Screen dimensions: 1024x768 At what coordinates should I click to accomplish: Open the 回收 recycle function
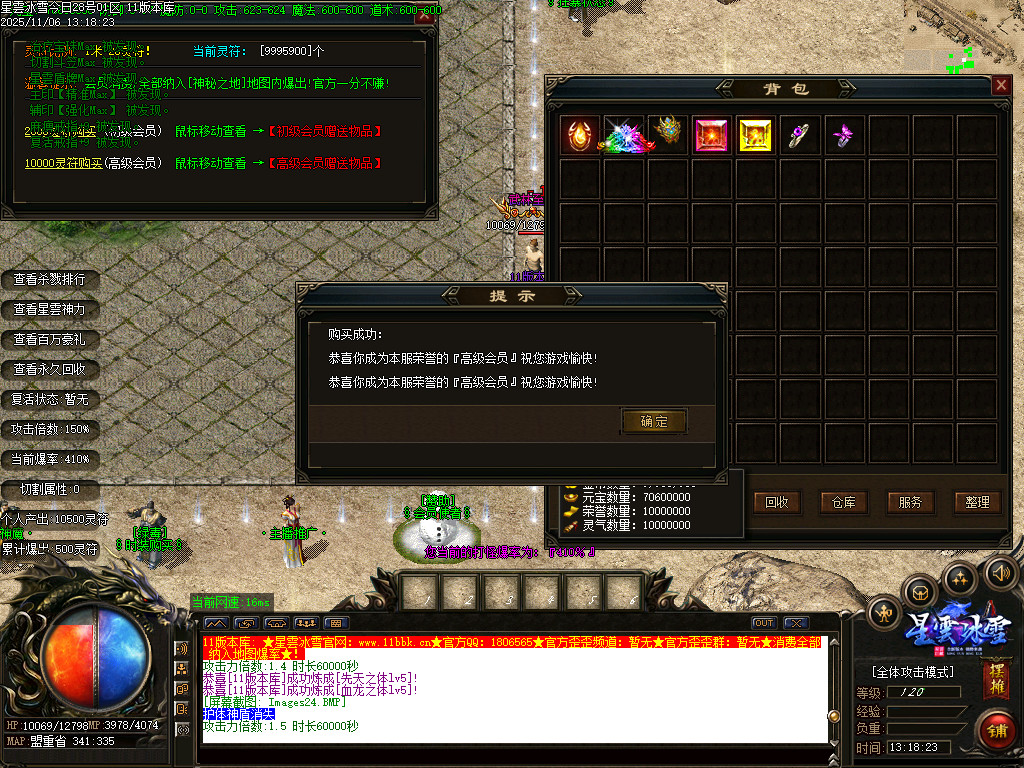pos(776,502)
